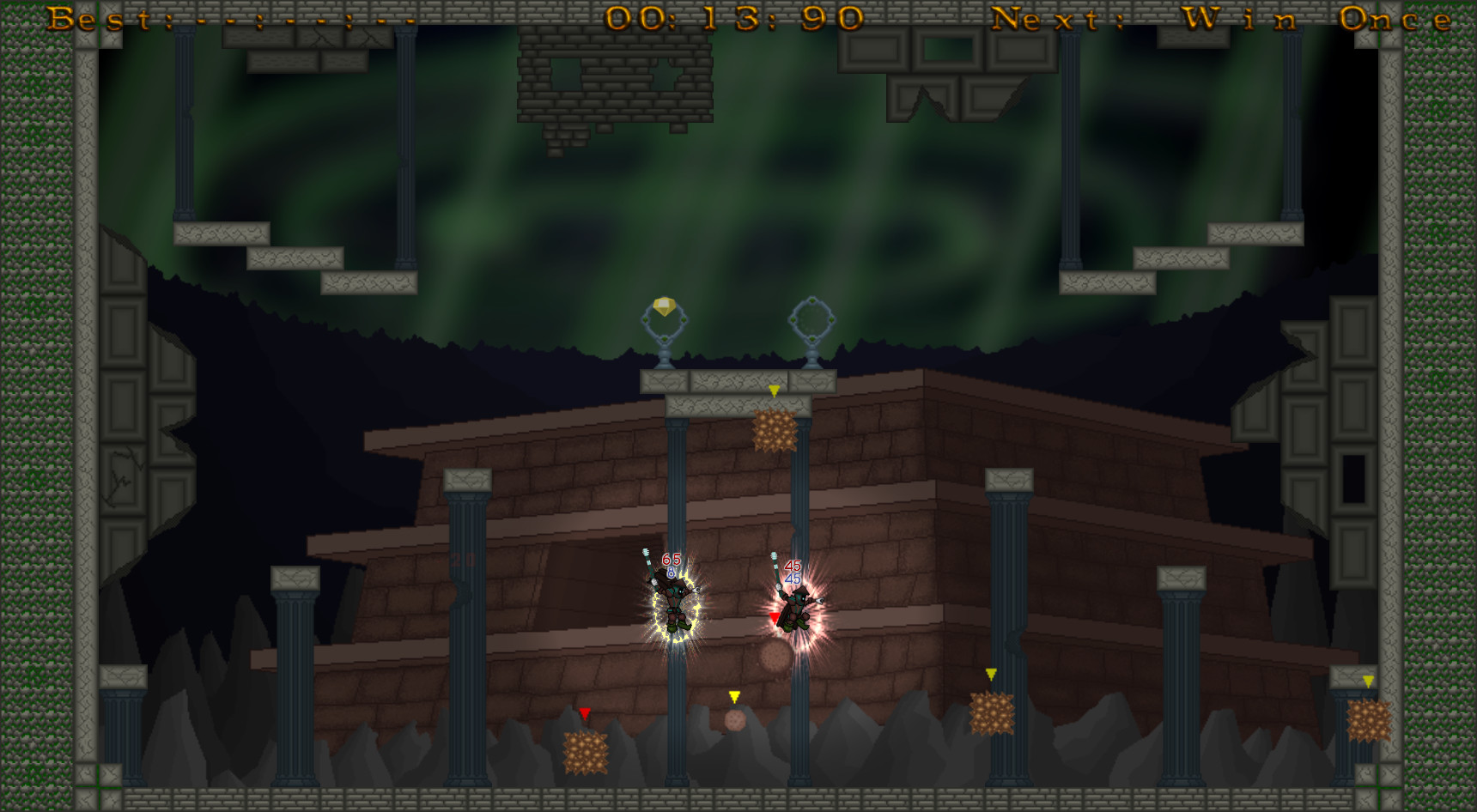Click the yellow arrow in the far right corner
This screenshot has height=812, width=1477.
(1367, 680)
